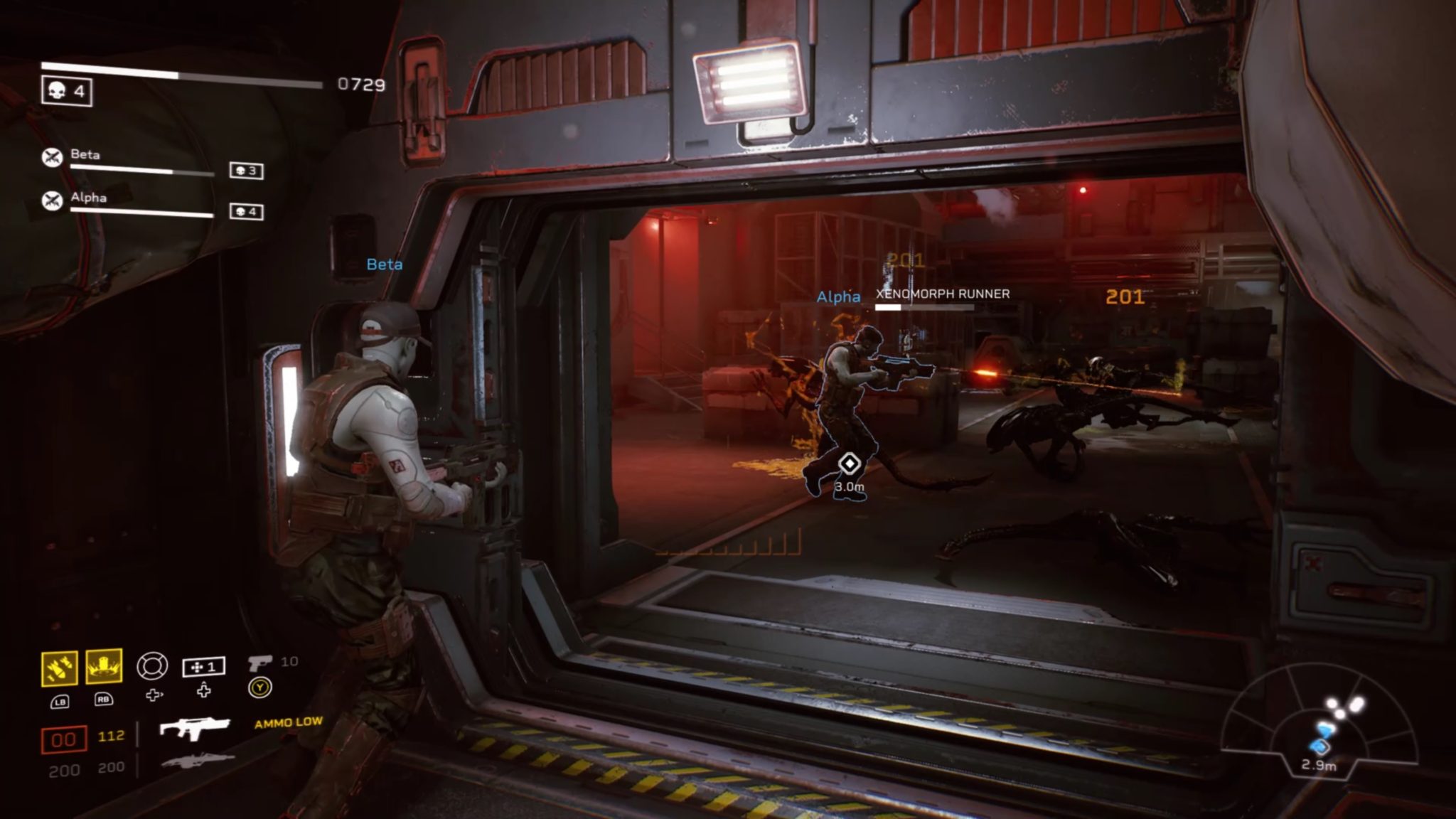The height and width of the screenshot is (819, 1456).
Task: Click the waypoint marker showing 3.0m
Action: 849,464
